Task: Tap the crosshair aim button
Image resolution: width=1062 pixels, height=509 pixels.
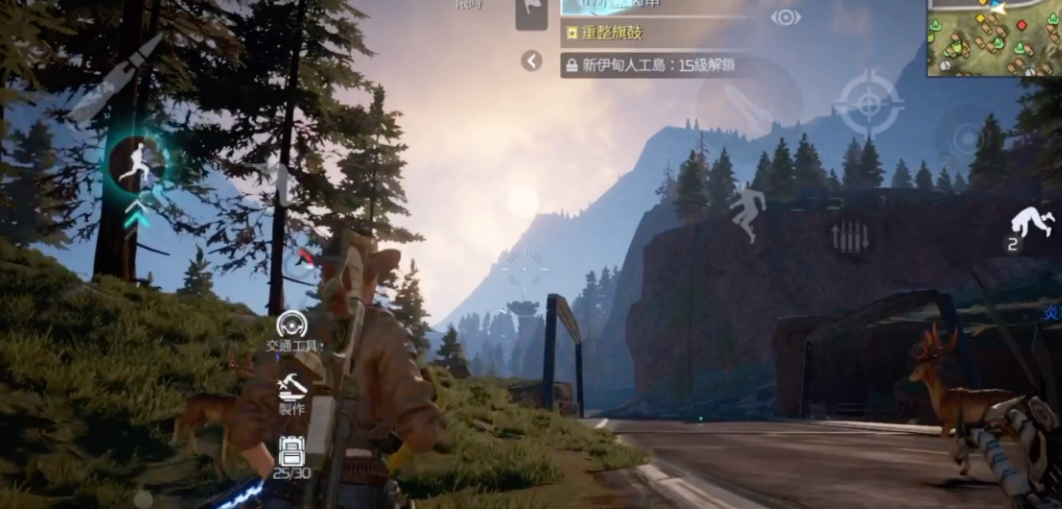Action: coord(867,103)
